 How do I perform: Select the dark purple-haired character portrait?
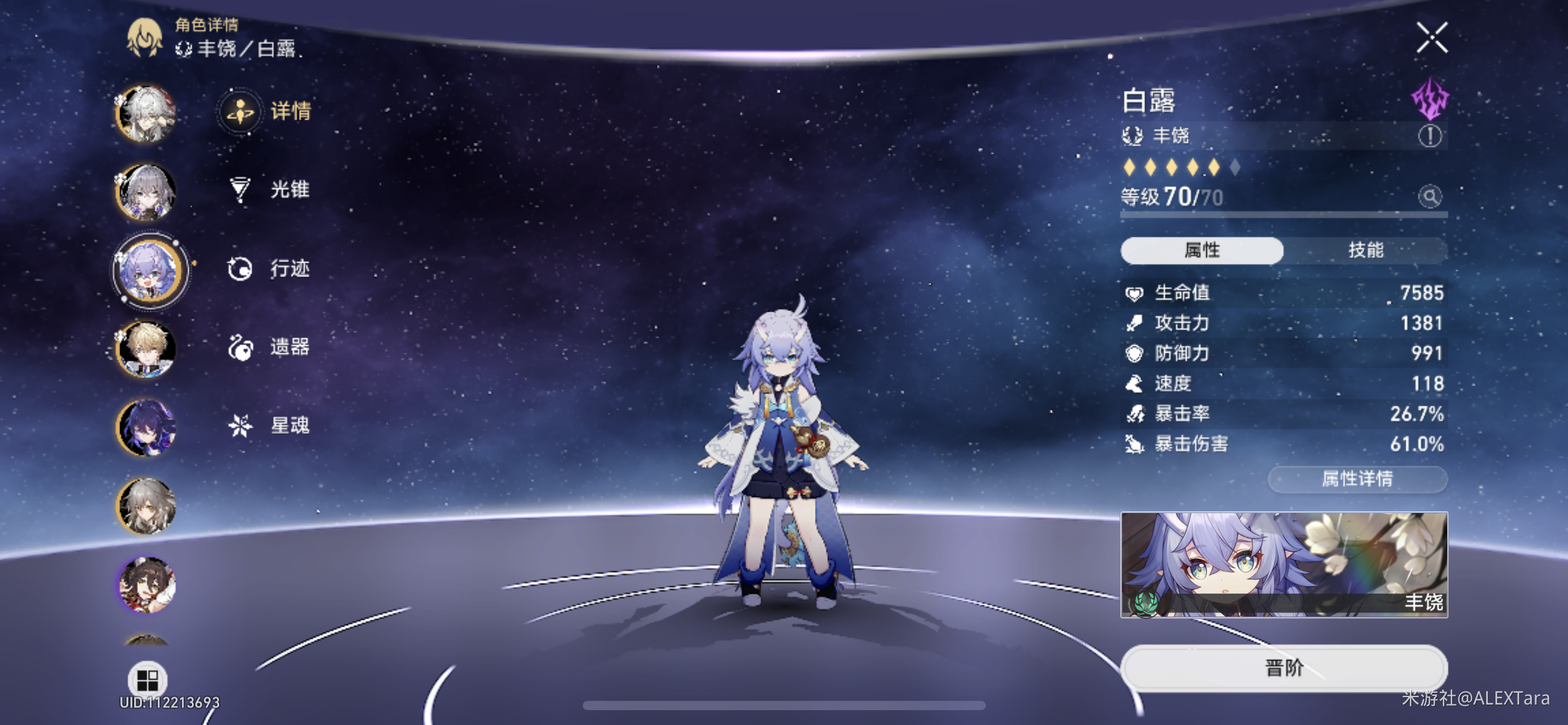[x=147, y=428]
